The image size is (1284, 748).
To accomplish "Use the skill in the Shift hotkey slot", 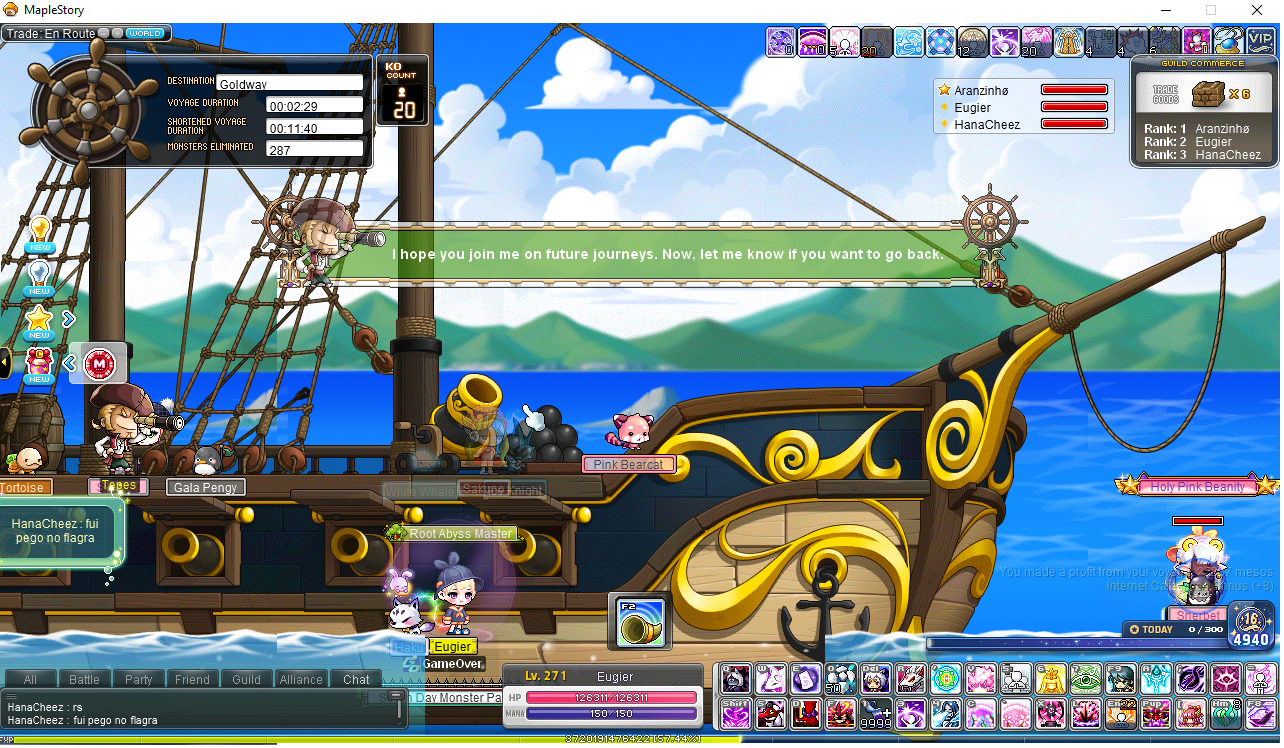I will [734, 715].
